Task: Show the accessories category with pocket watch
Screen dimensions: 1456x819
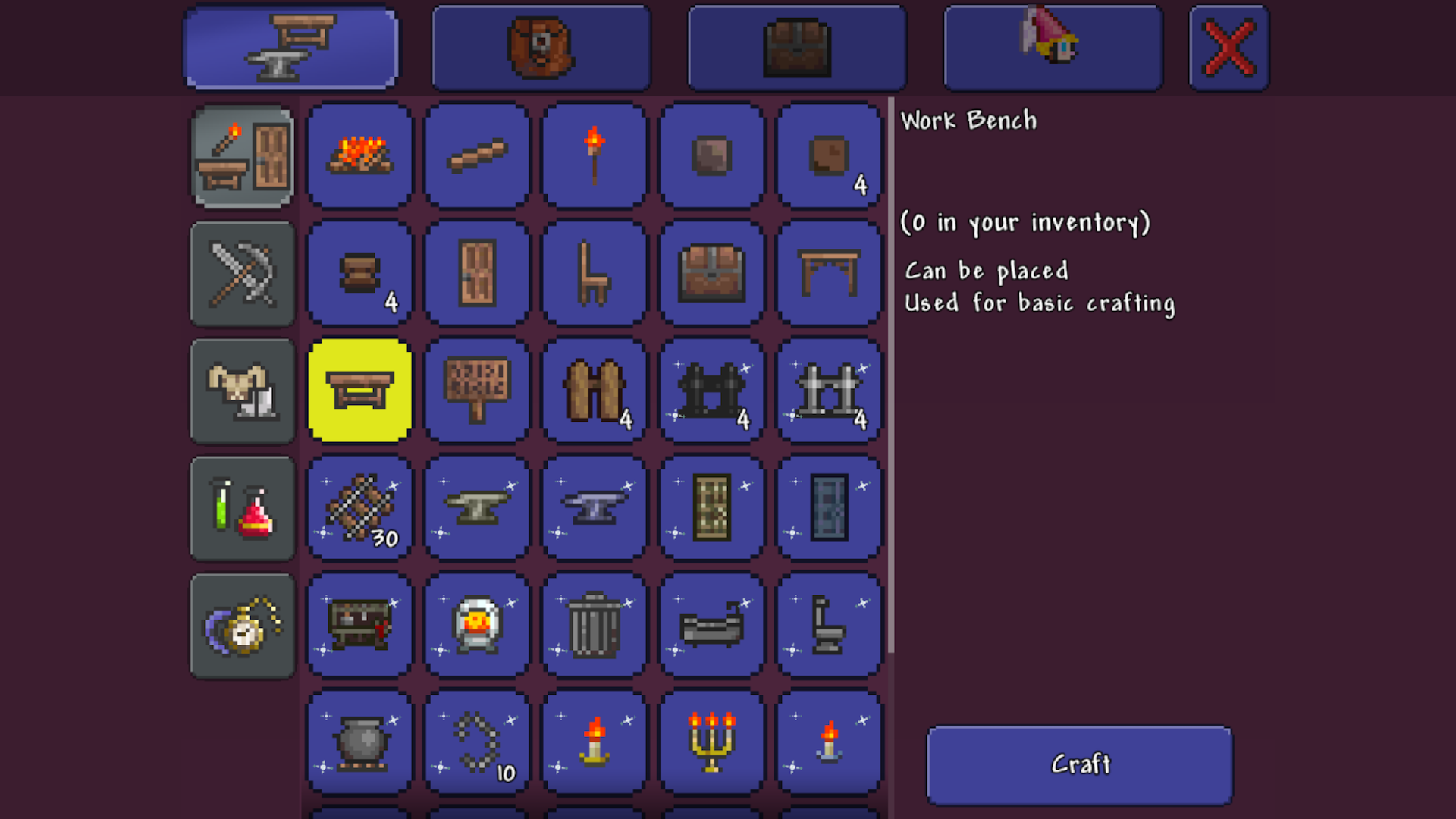Action: pos(243,626)
